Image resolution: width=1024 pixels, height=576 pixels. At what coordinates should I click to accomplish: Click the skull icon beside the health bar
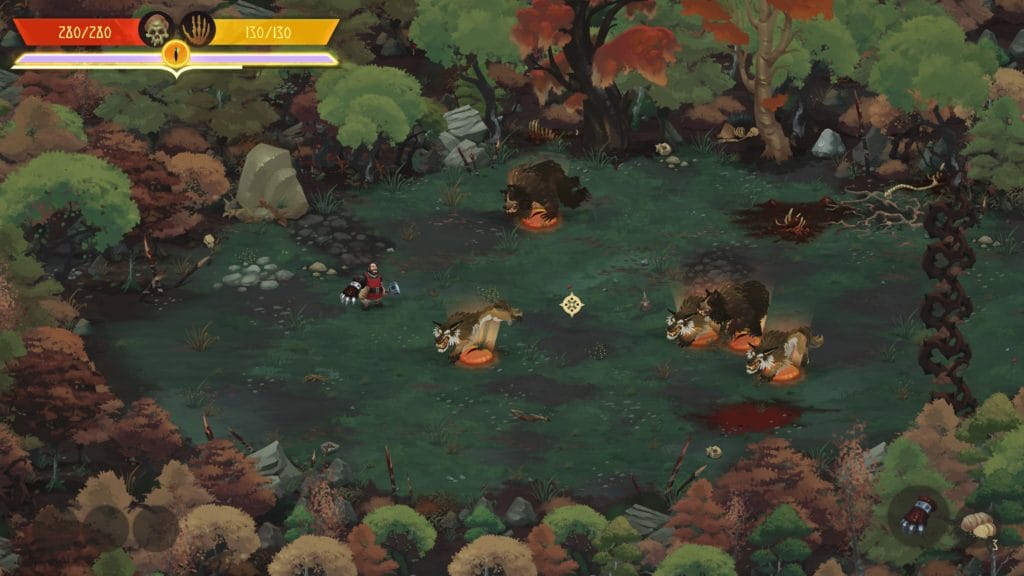pos(156,29)
